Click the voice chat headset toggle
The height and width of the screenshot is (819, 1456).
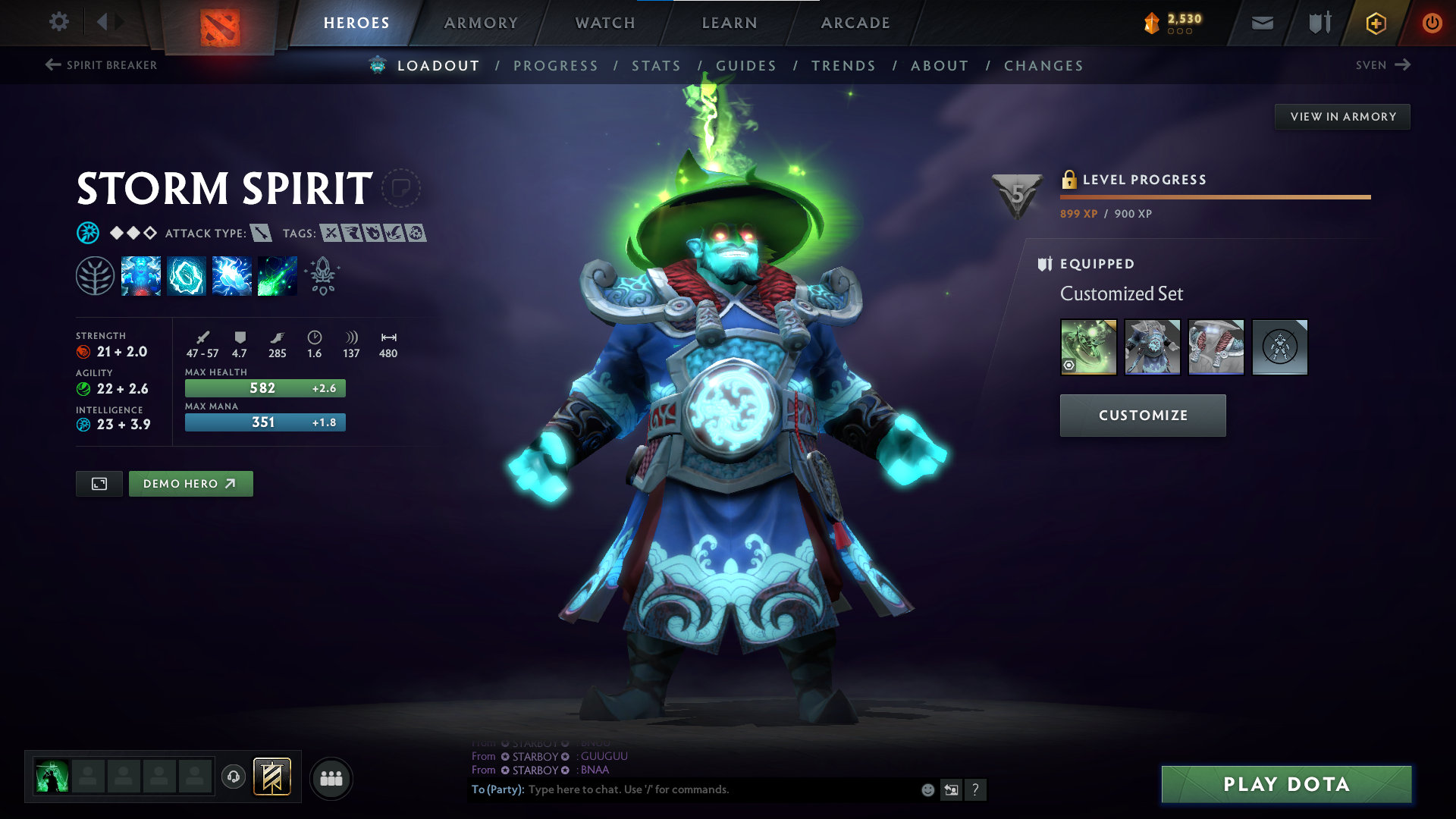click(233, 778)
